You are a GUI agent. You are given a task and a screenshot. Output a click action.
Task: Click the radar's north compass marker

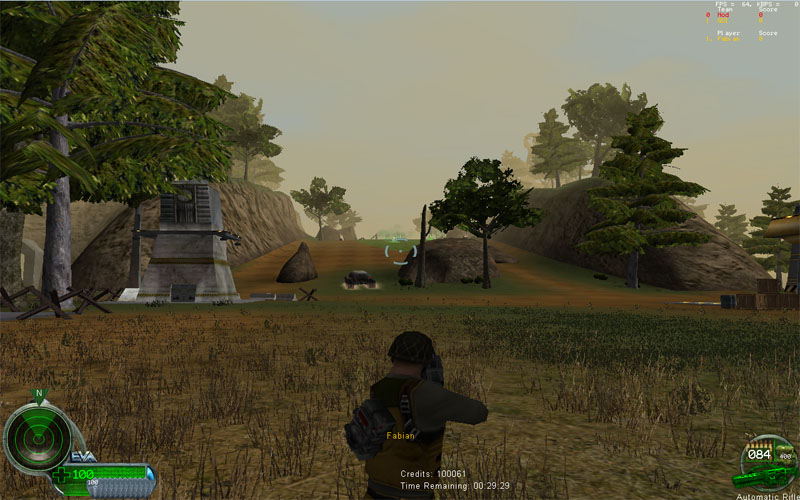coord(39,394)
